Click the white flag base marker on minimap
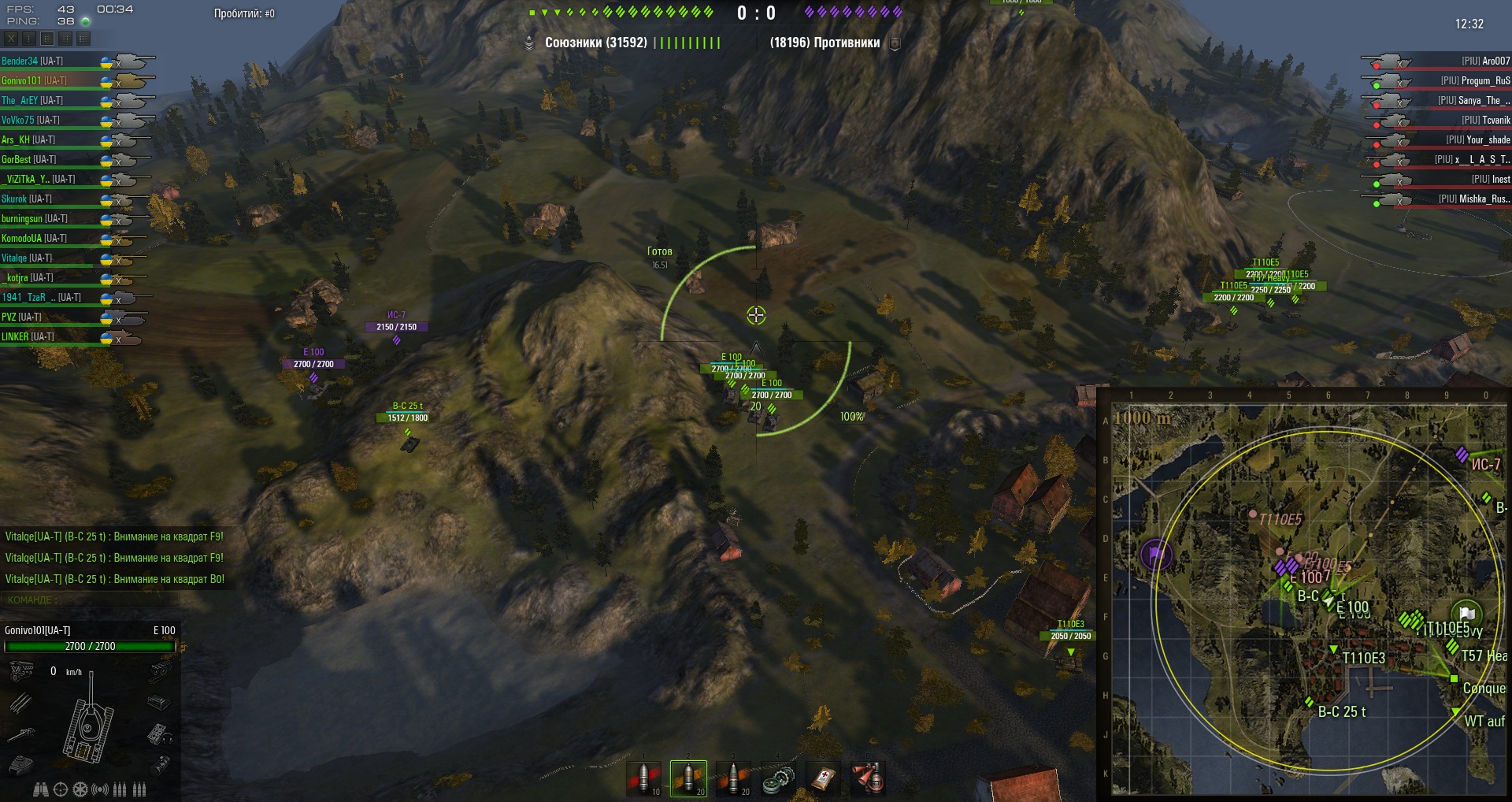The width and height of the screenshot is (1512, 802). coord(1466,614)
